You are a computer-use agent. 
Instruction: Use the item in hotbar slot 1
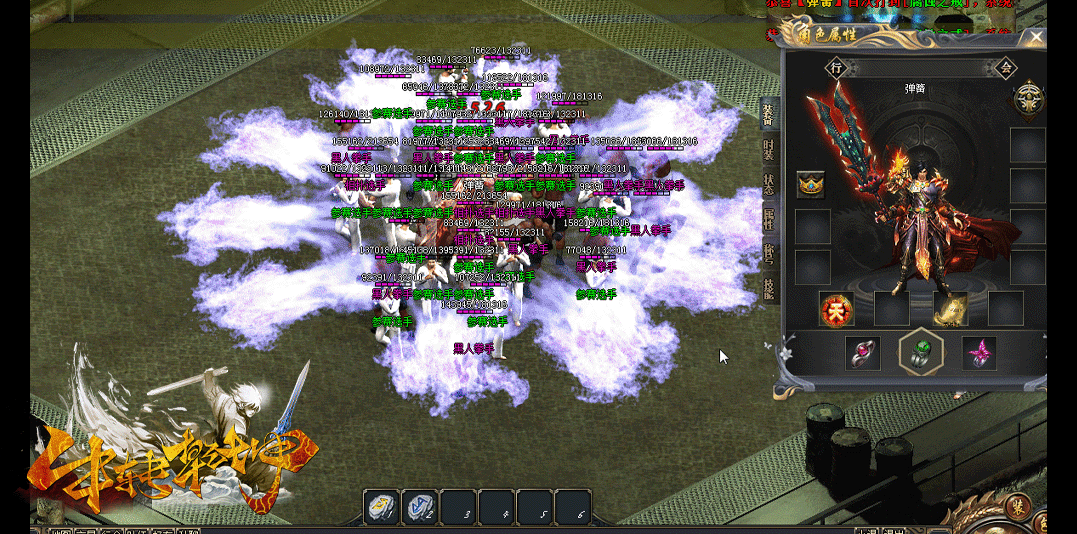coord(381,508)
